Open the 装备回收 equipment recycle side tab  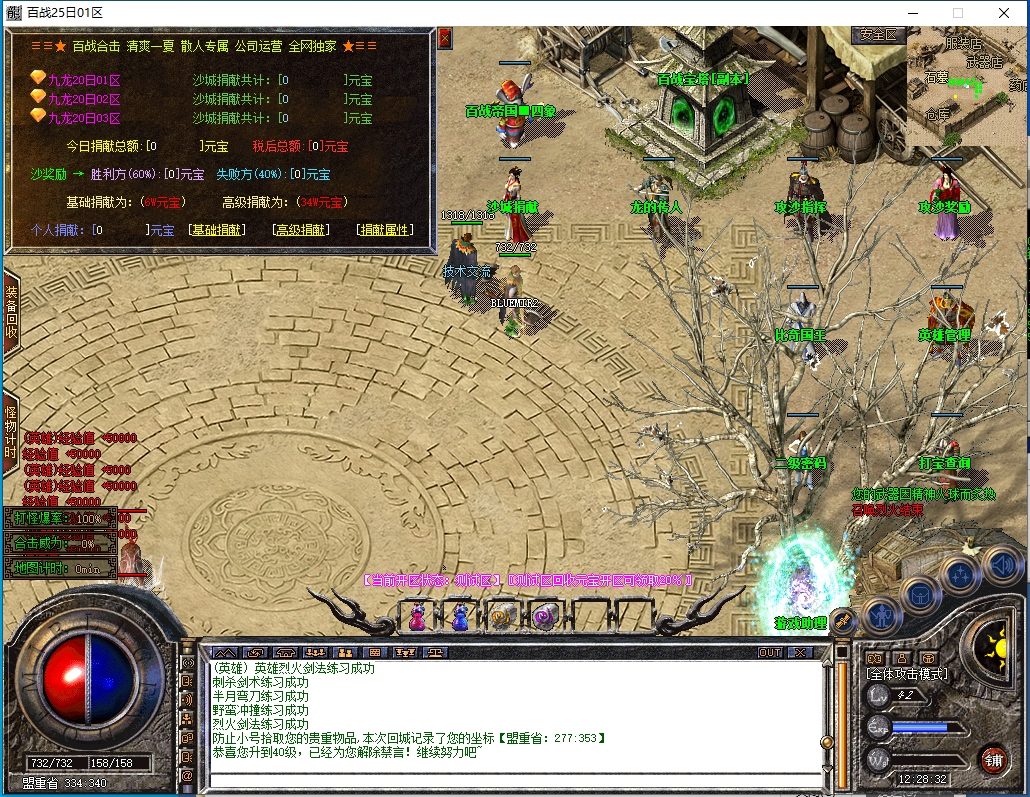coord(11,312)
